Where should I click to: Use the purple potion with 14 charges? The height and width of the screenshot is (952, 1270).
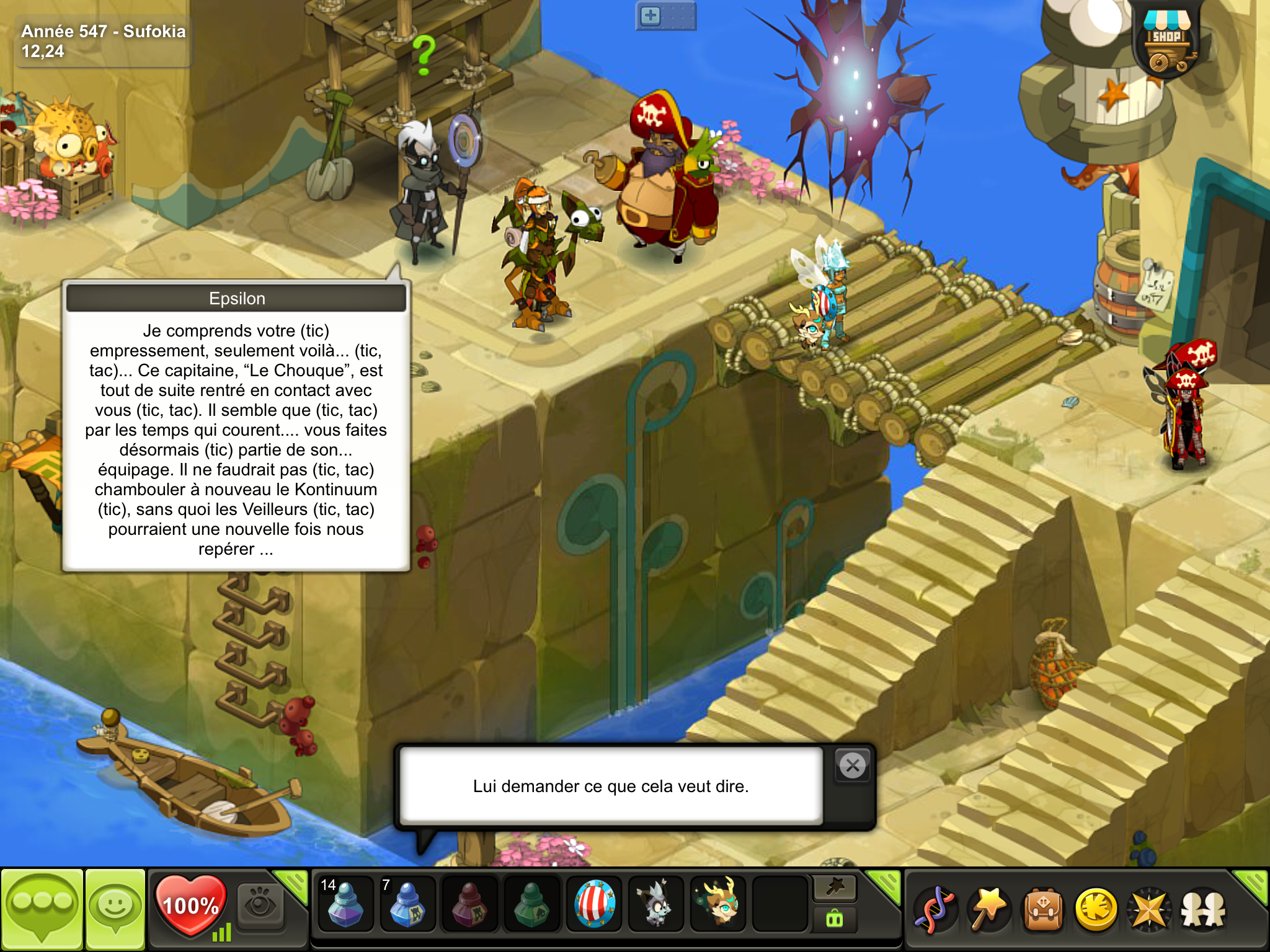click(345, 904)
